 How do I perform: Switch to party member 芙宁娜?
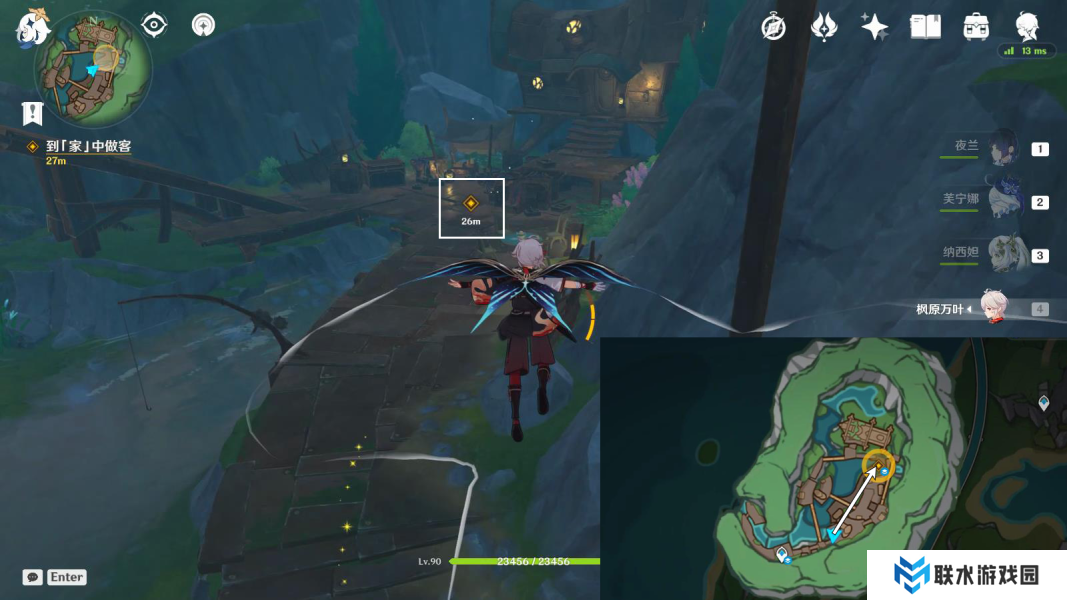(x=1001, y=201)
